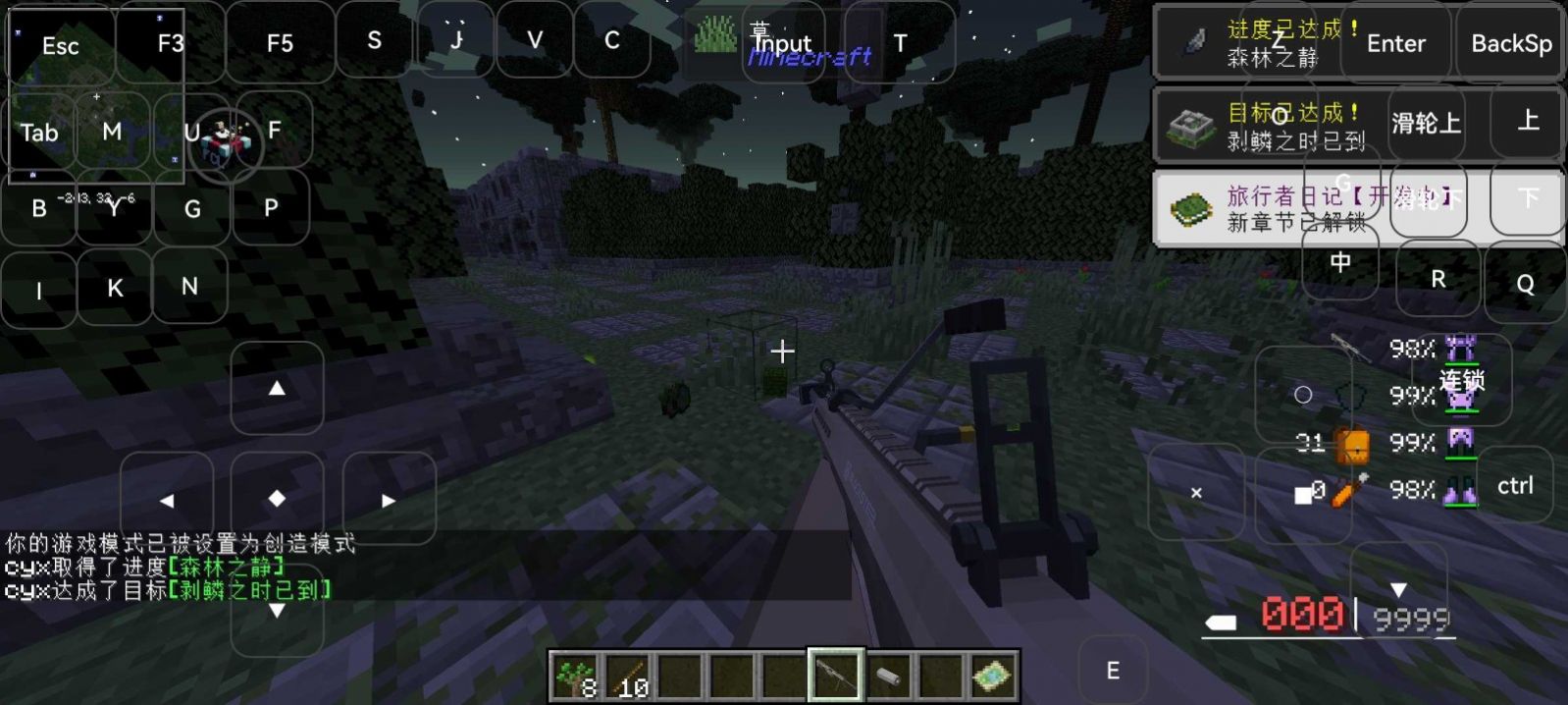The height and width of the screenshot is (705, 1568).
Task: Tap the up-arrow movement button
Action: [278, 389]
